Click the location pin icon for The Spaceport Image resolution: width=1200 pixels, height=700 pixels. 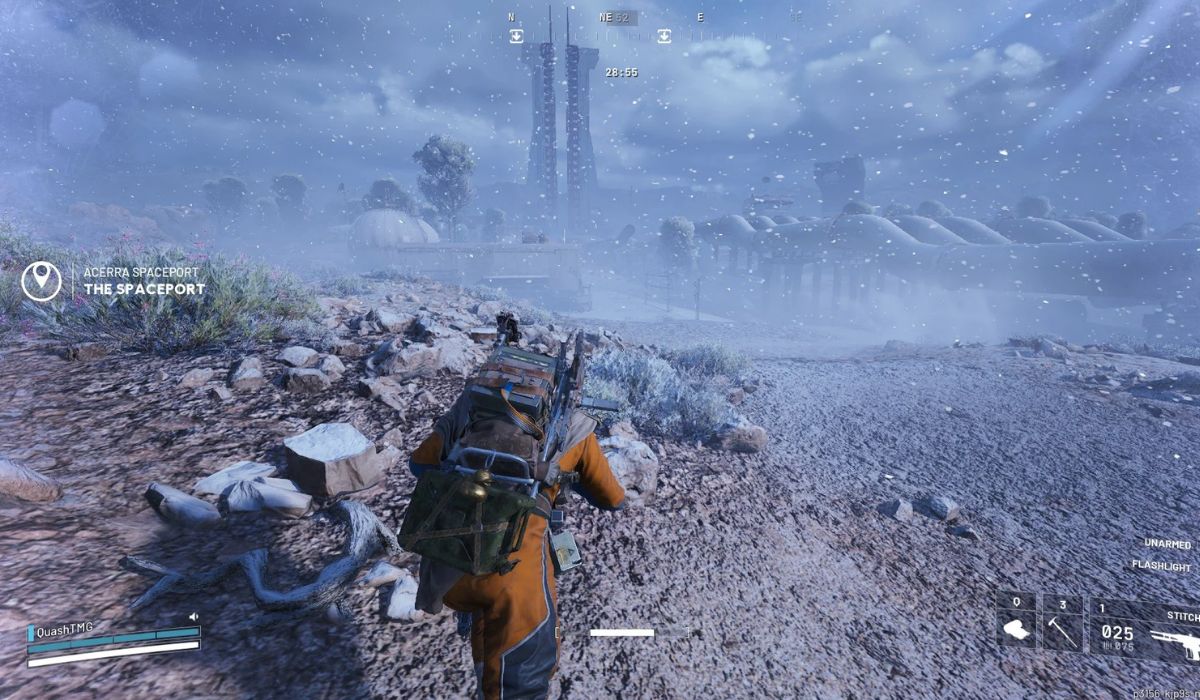[41, 281]
